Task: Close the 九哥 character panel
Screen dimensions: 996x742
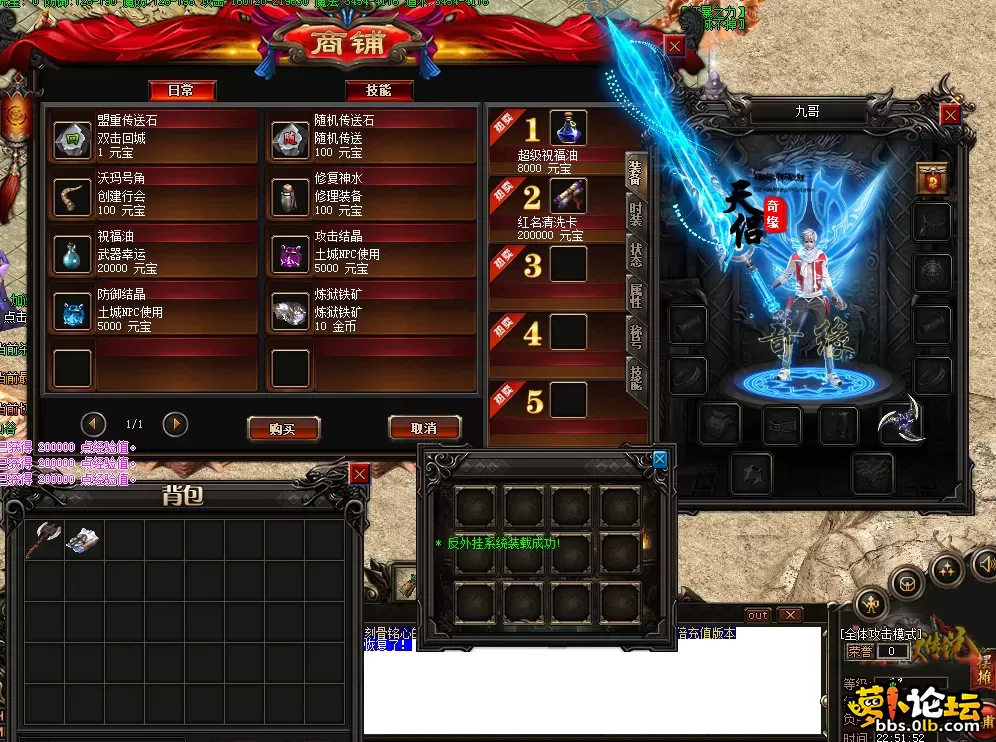Action: click(951, 114)
